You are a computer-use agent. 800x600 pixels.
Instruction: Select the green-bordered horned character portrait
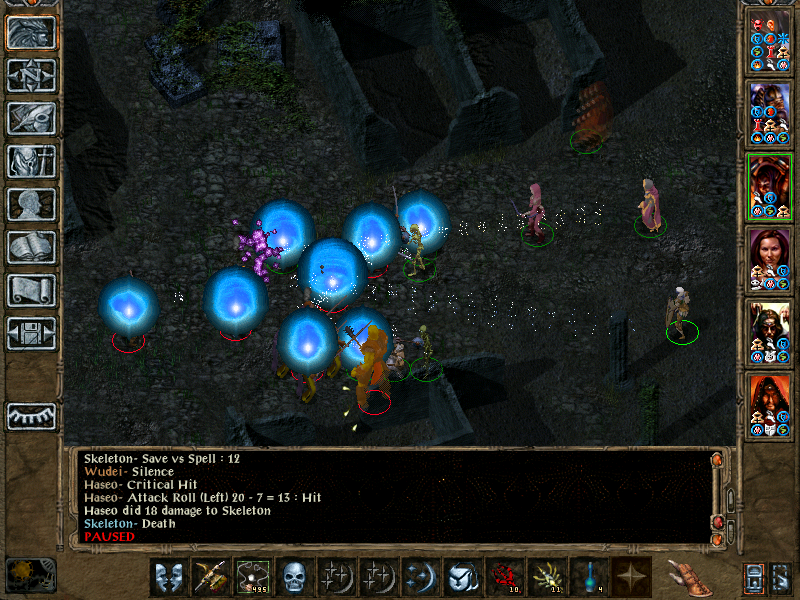769,187
